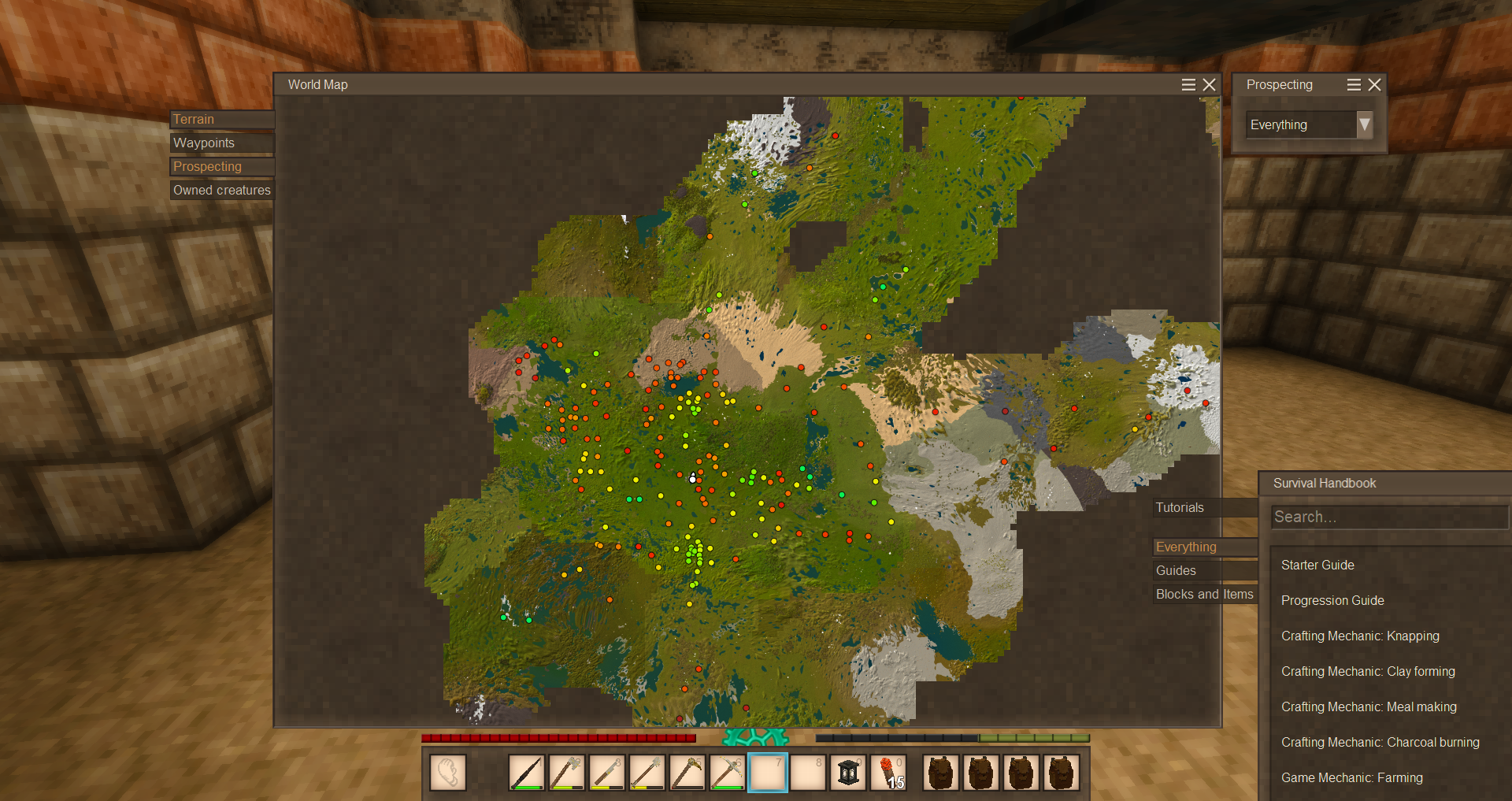This screenshot has height=801, width=1512.
Task: Select the Prospecting map tab
Action: [220, 167]
